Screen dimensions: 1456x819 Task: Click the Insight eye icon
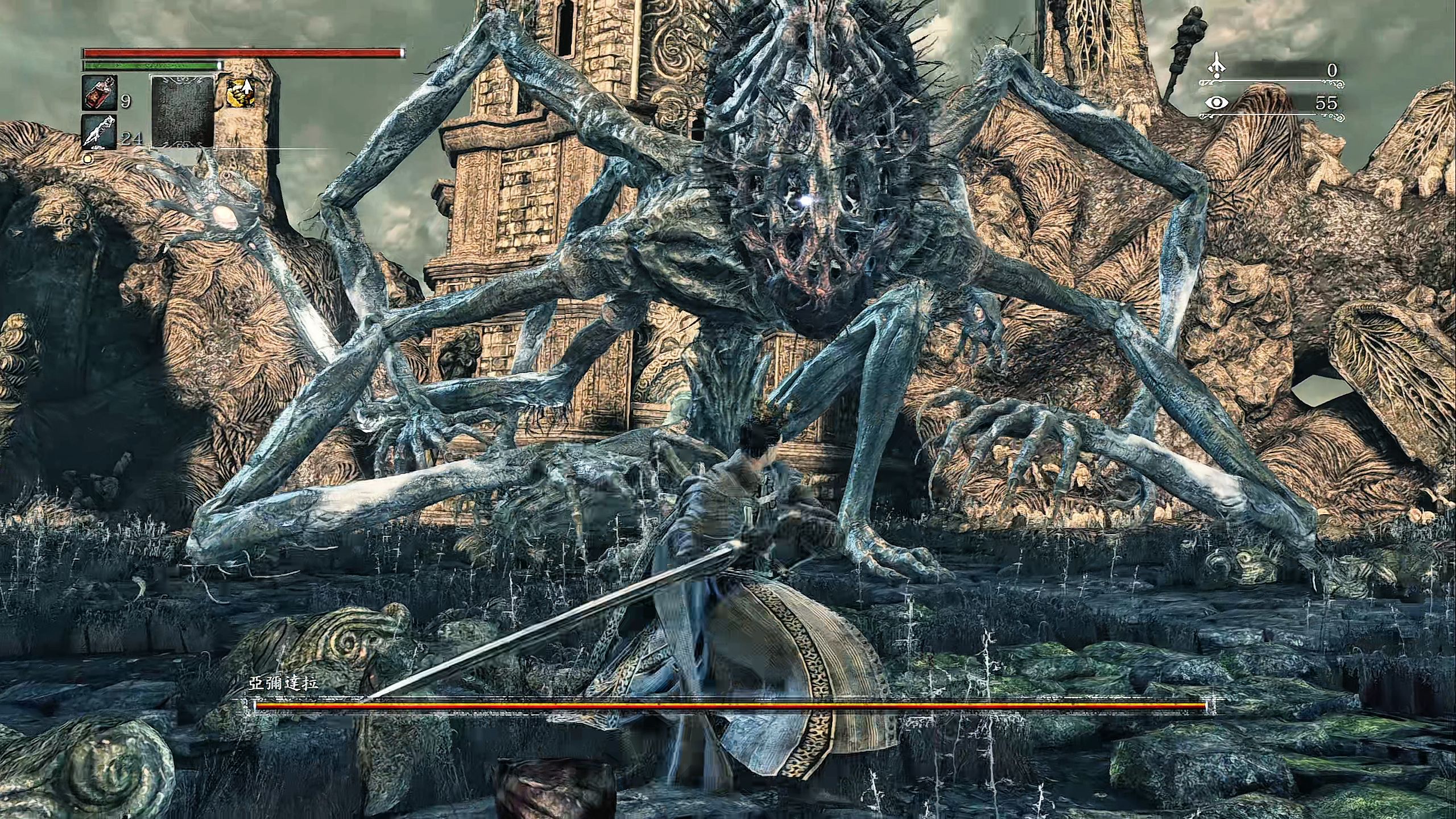pyautogui.click(x=1217, y=103)
